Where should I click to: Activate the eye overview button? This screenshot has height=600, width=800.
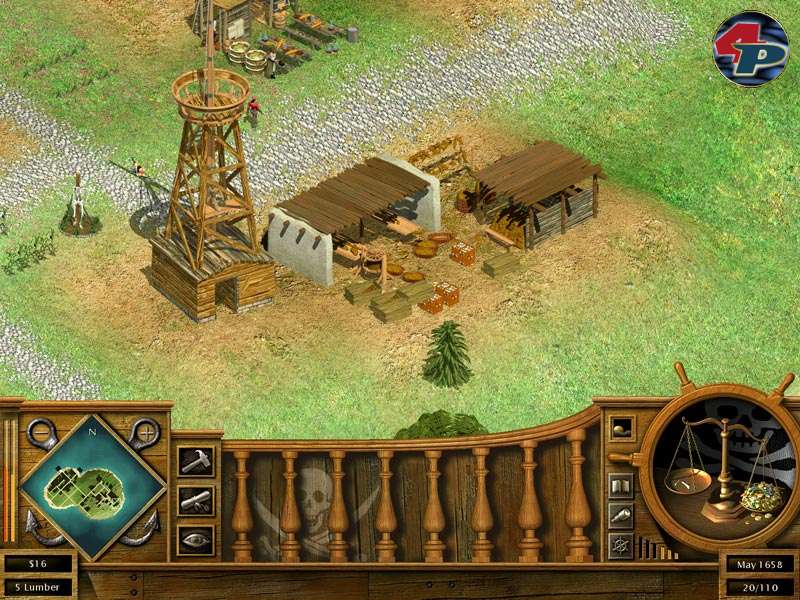(x=195, y=539)
